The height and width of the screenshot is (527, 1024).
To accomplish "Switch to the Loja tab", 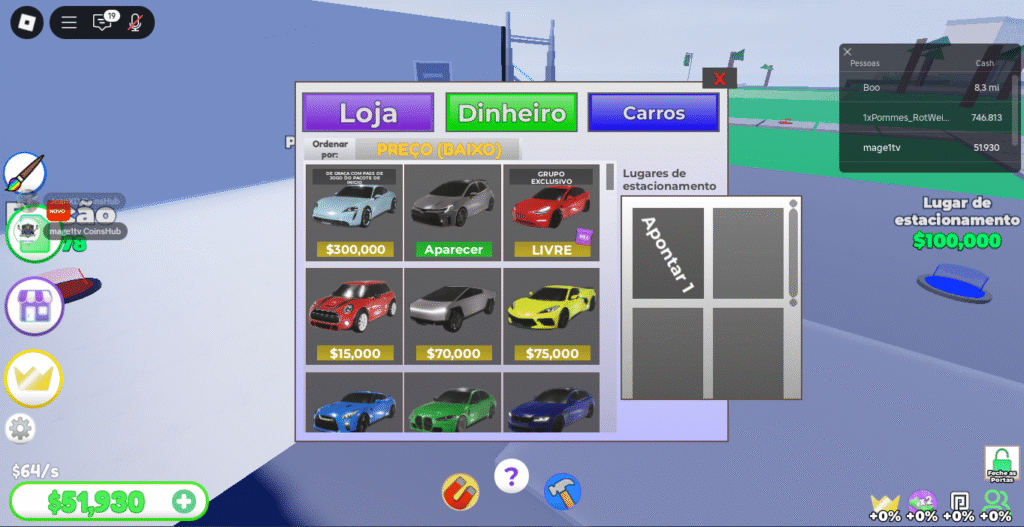I will coord(368,113).
